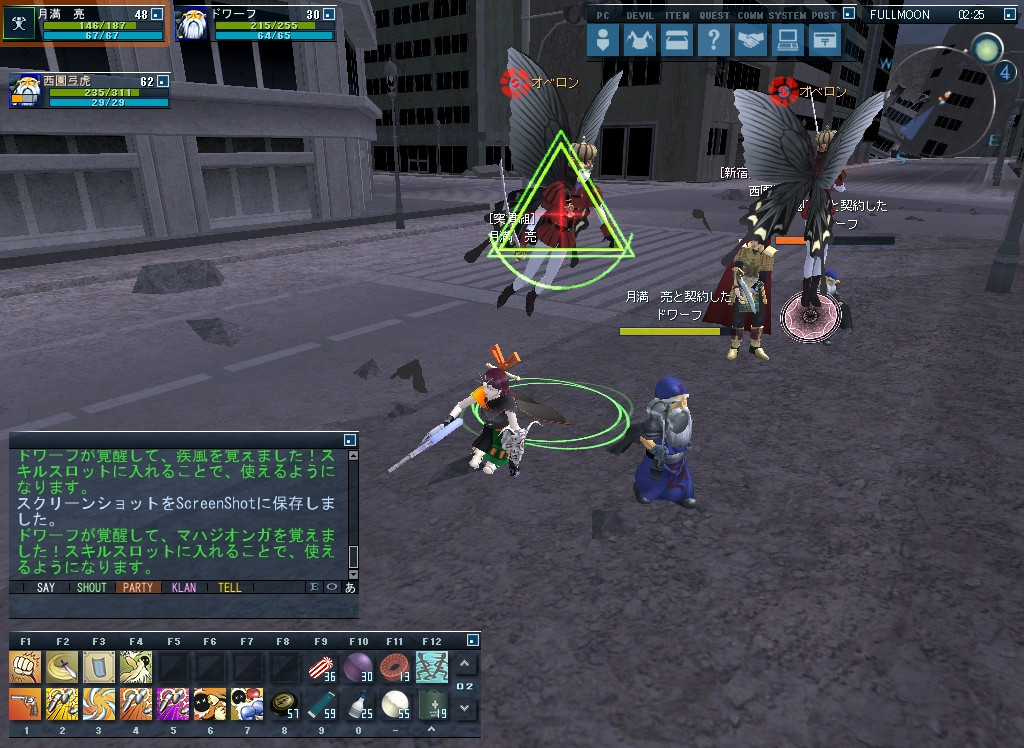Open the POST mailbox menu
1024x748 pixels.
tap(824, 41)
